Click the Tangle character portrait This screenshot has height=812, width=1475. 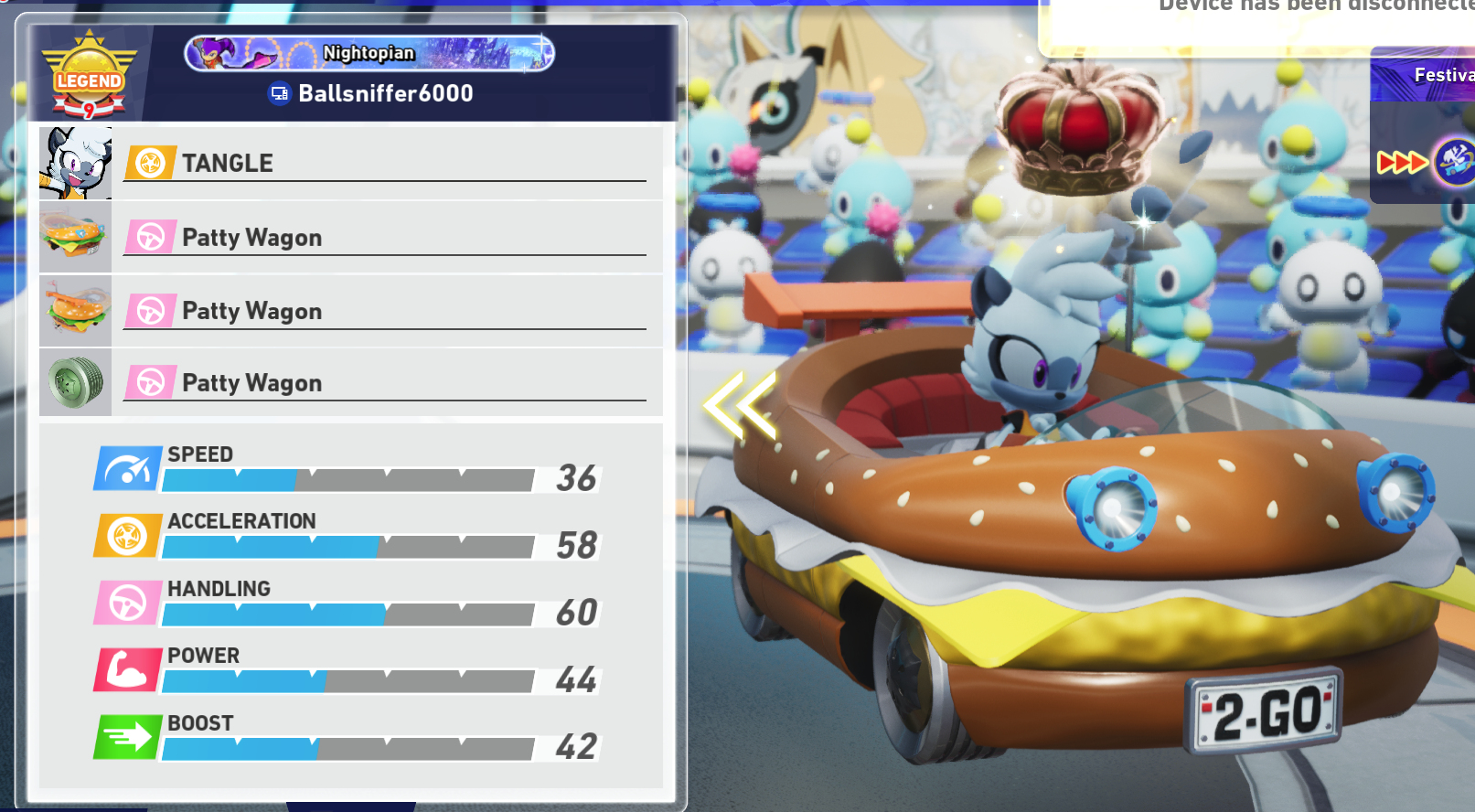[76, 163]
